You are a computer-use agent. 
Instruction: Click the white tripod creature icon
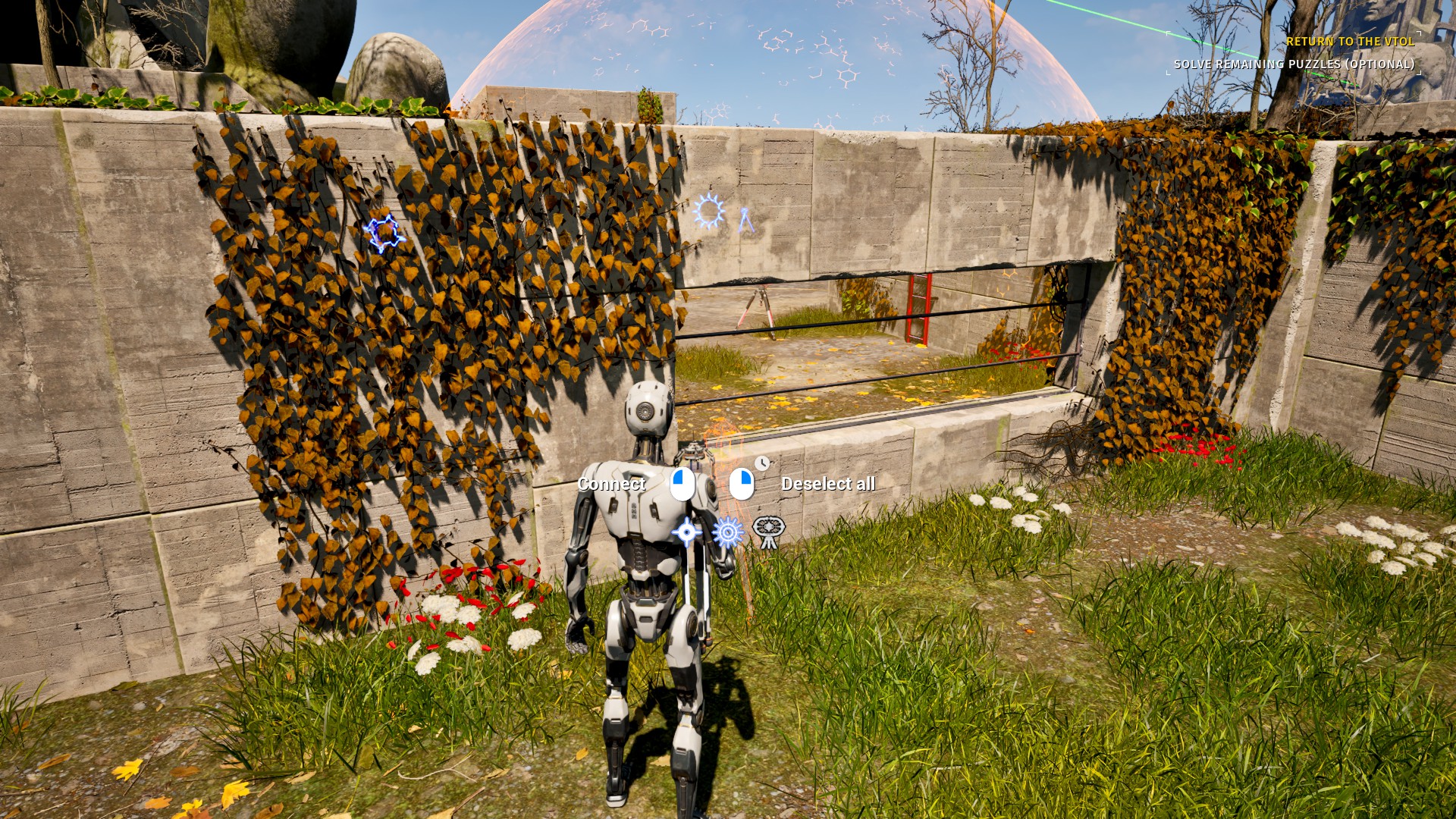(x=768, y=531)
